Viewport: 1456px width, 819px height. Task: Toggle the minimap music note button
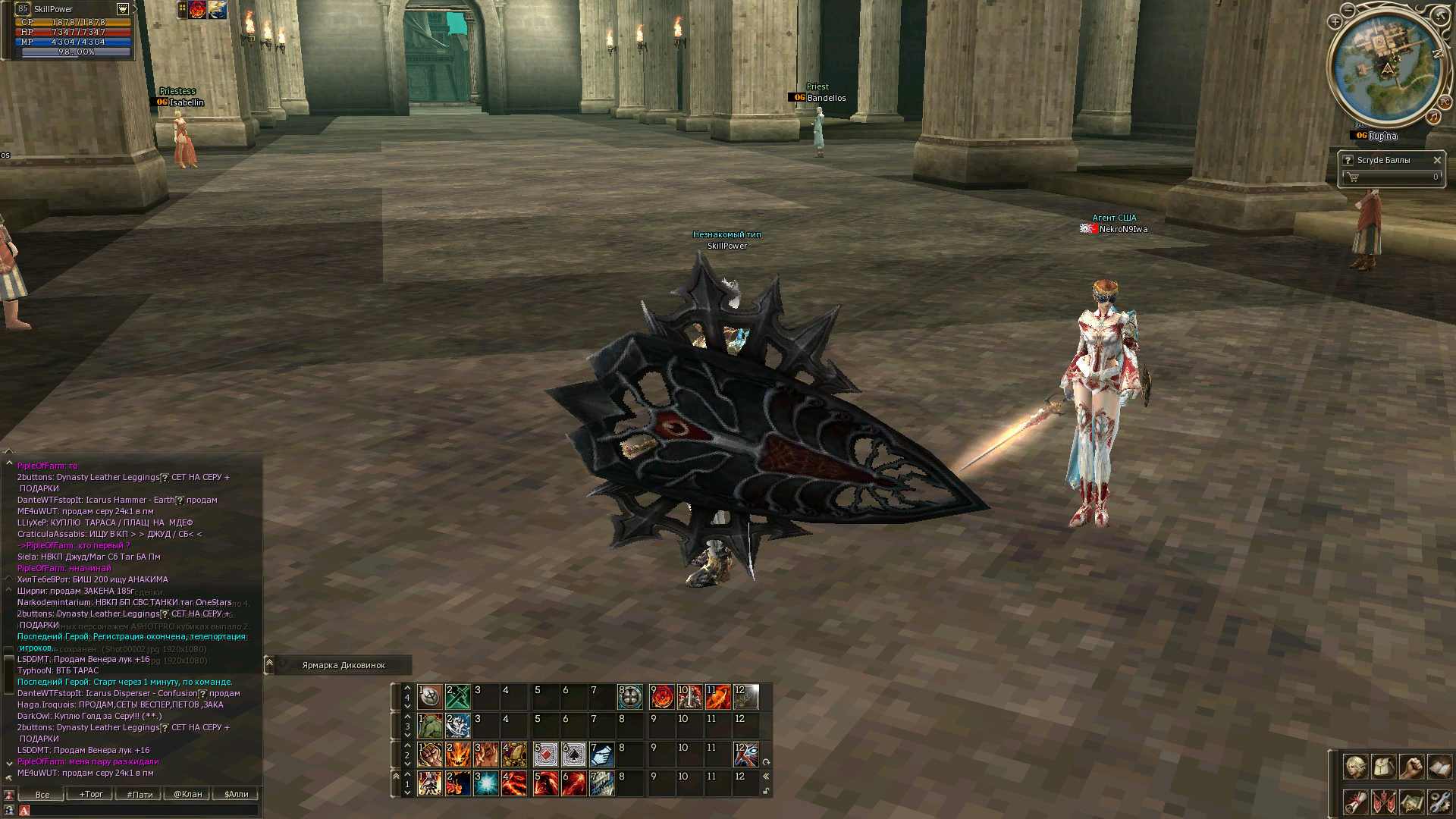pyautogui.click(x=1433, y=117)
